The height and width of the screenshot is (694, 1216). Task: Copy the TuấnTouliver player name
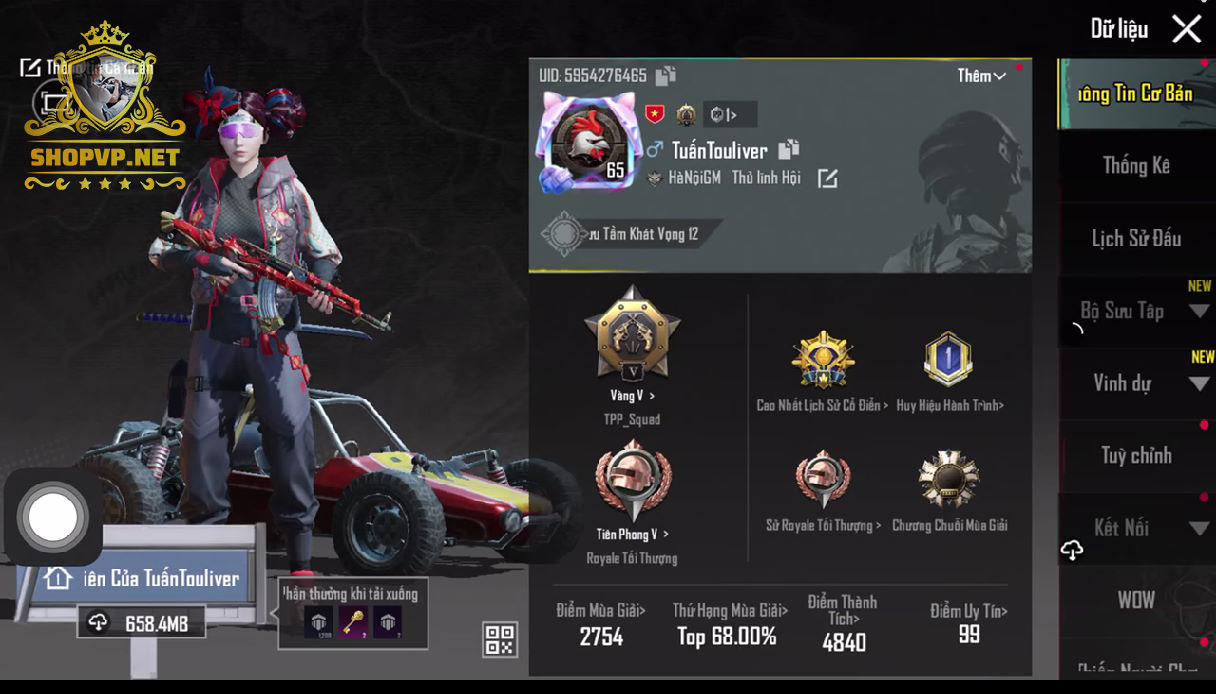point(789,150)
